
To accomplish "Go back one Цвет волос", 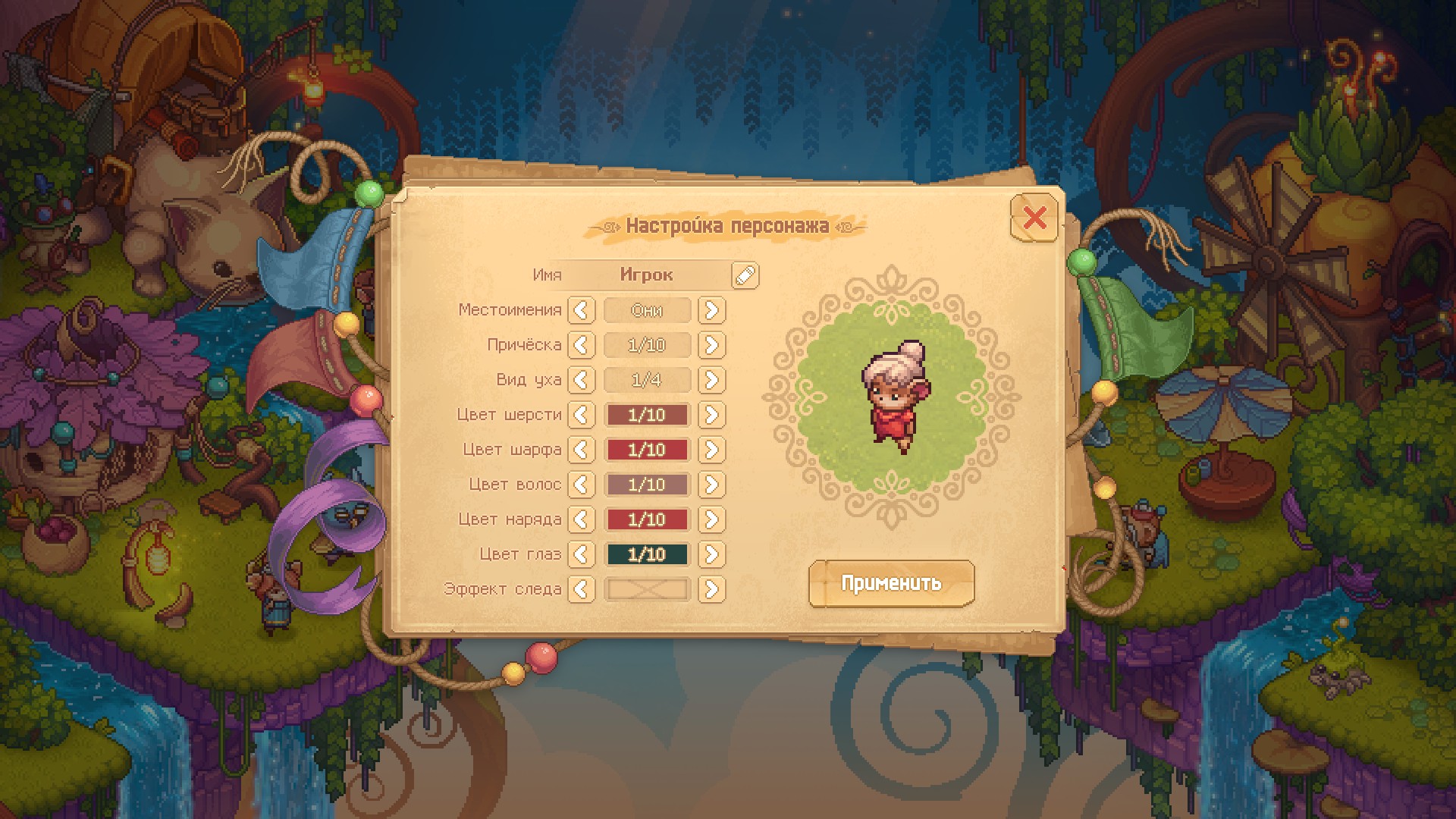I will click(x=582, y=485).
